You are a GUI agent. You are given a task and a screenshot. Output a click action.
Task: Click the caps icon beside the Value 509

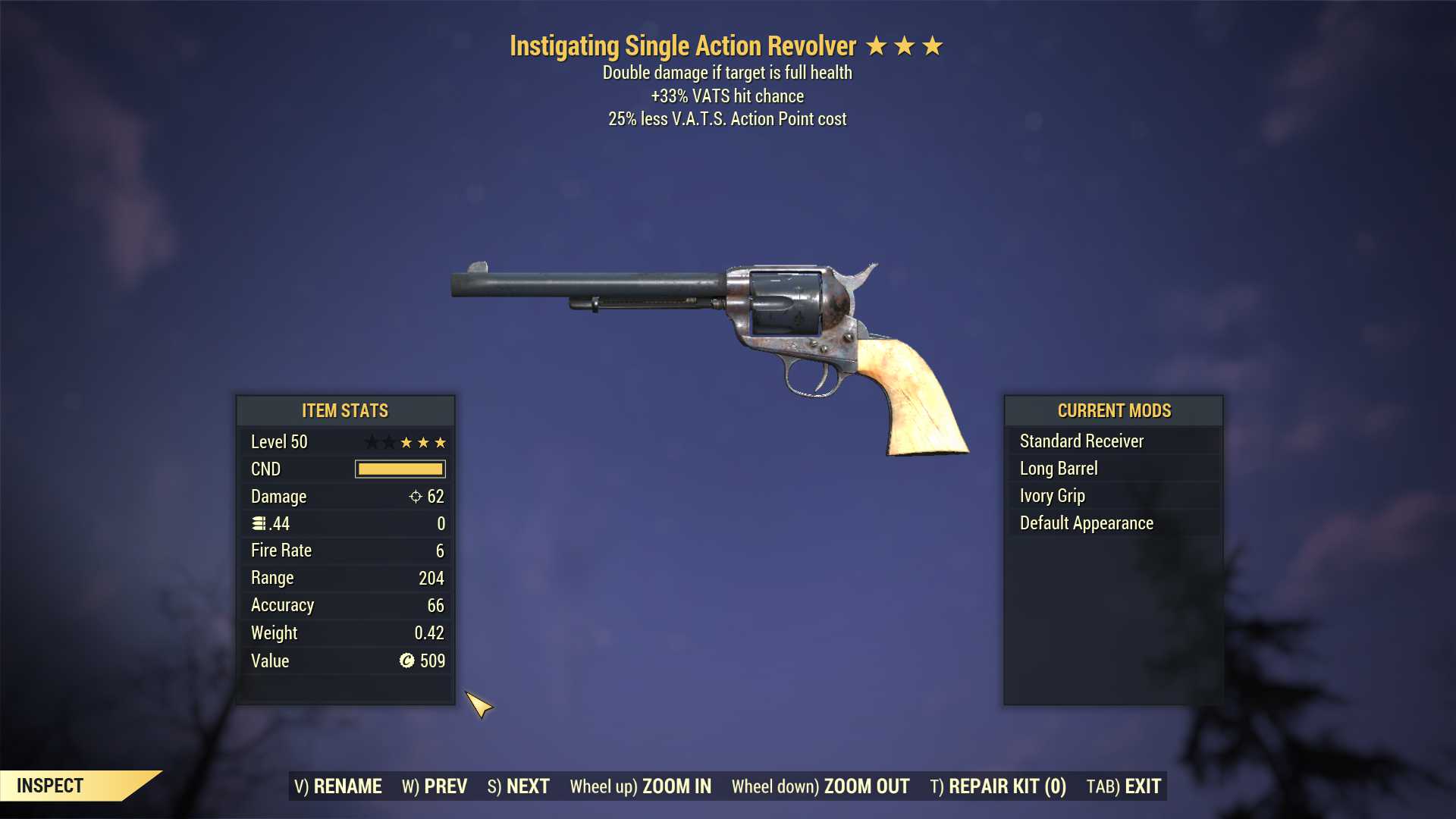pos(405,661)
